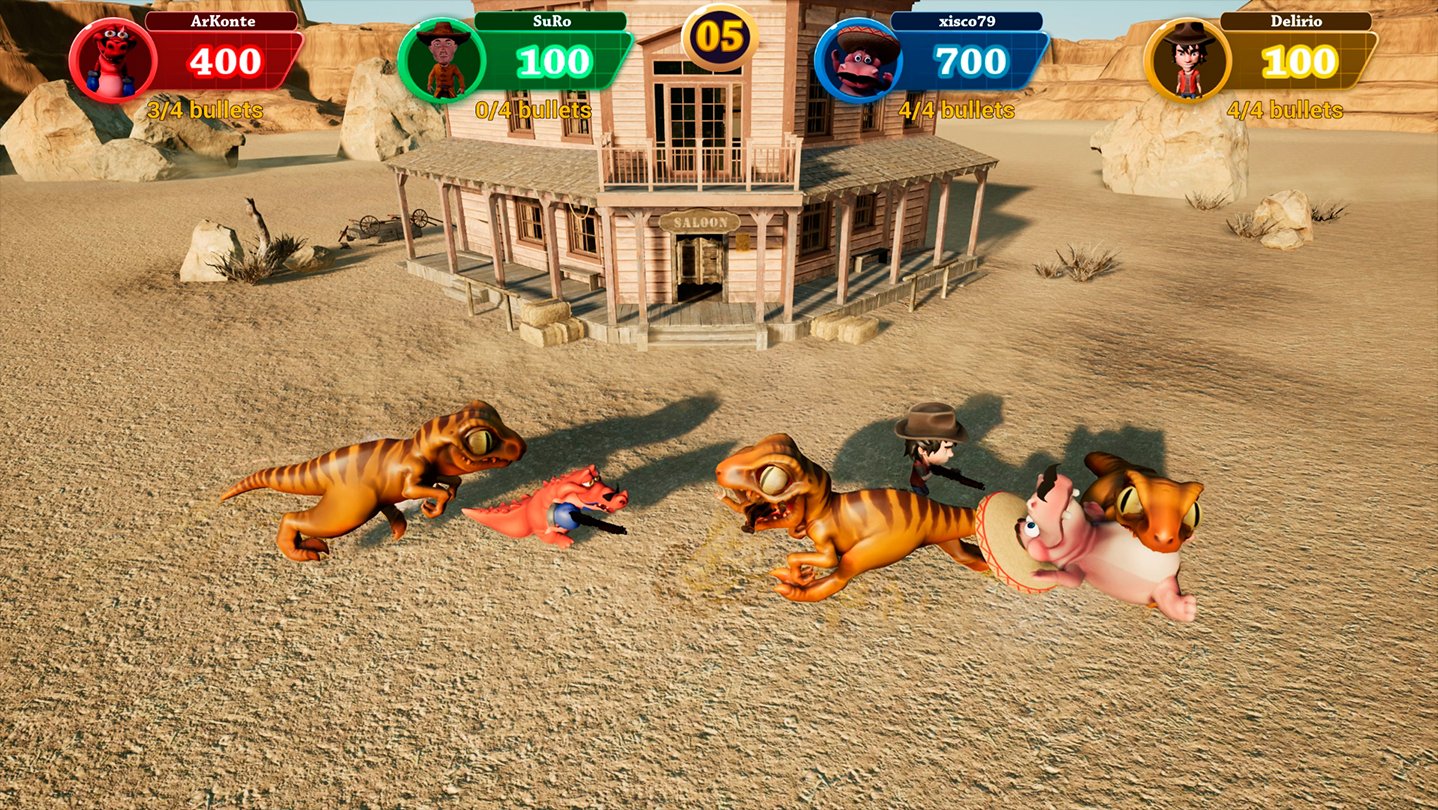Image resolution: width=1438 pixels, height=810 pixels.
Task: Select xisco79's sombrero character portrait
Action: click(857, 61)
